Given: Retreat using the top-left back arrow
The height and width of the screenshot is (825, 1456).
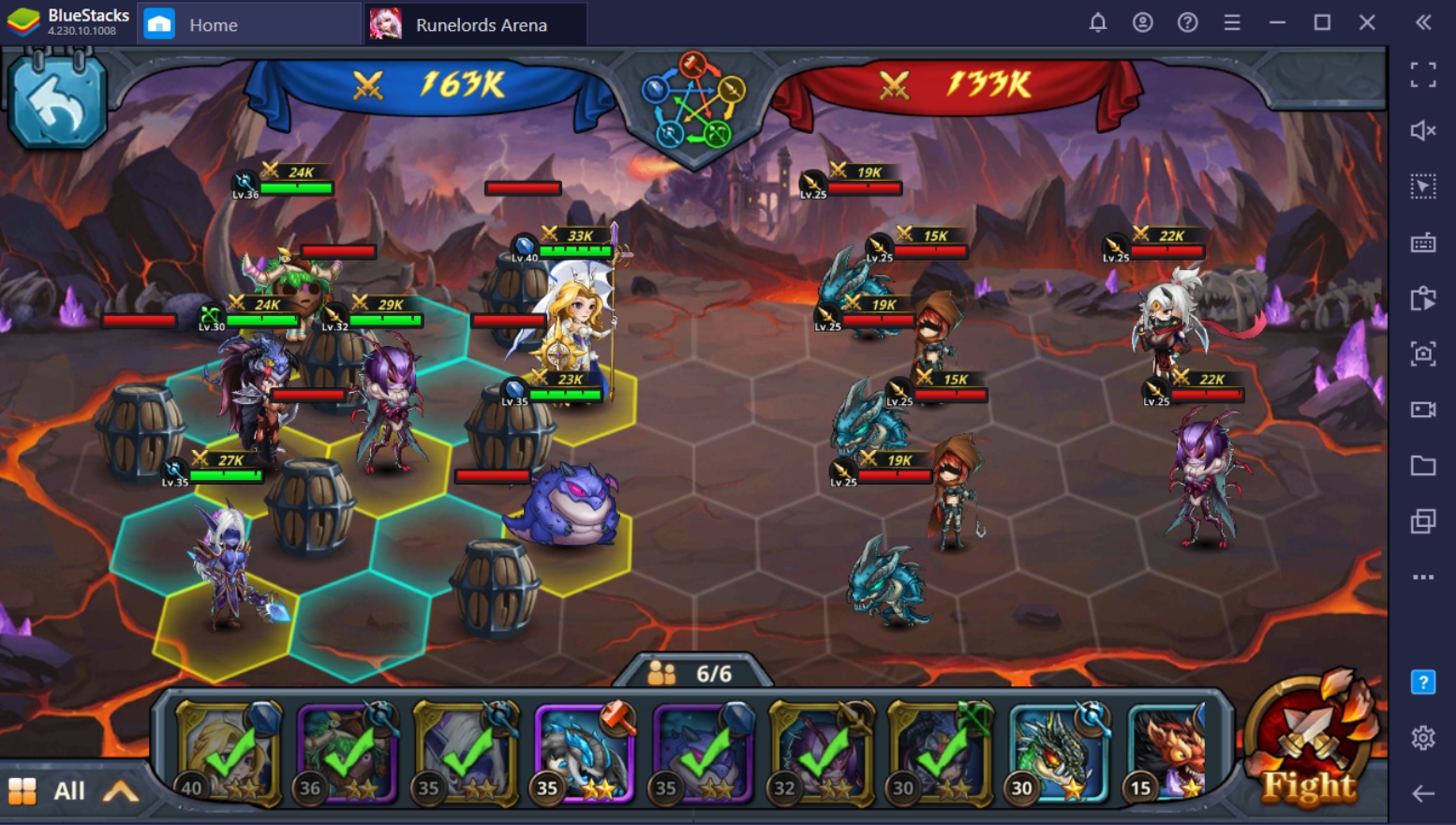Looking at the screenshot, I should 58,98.
